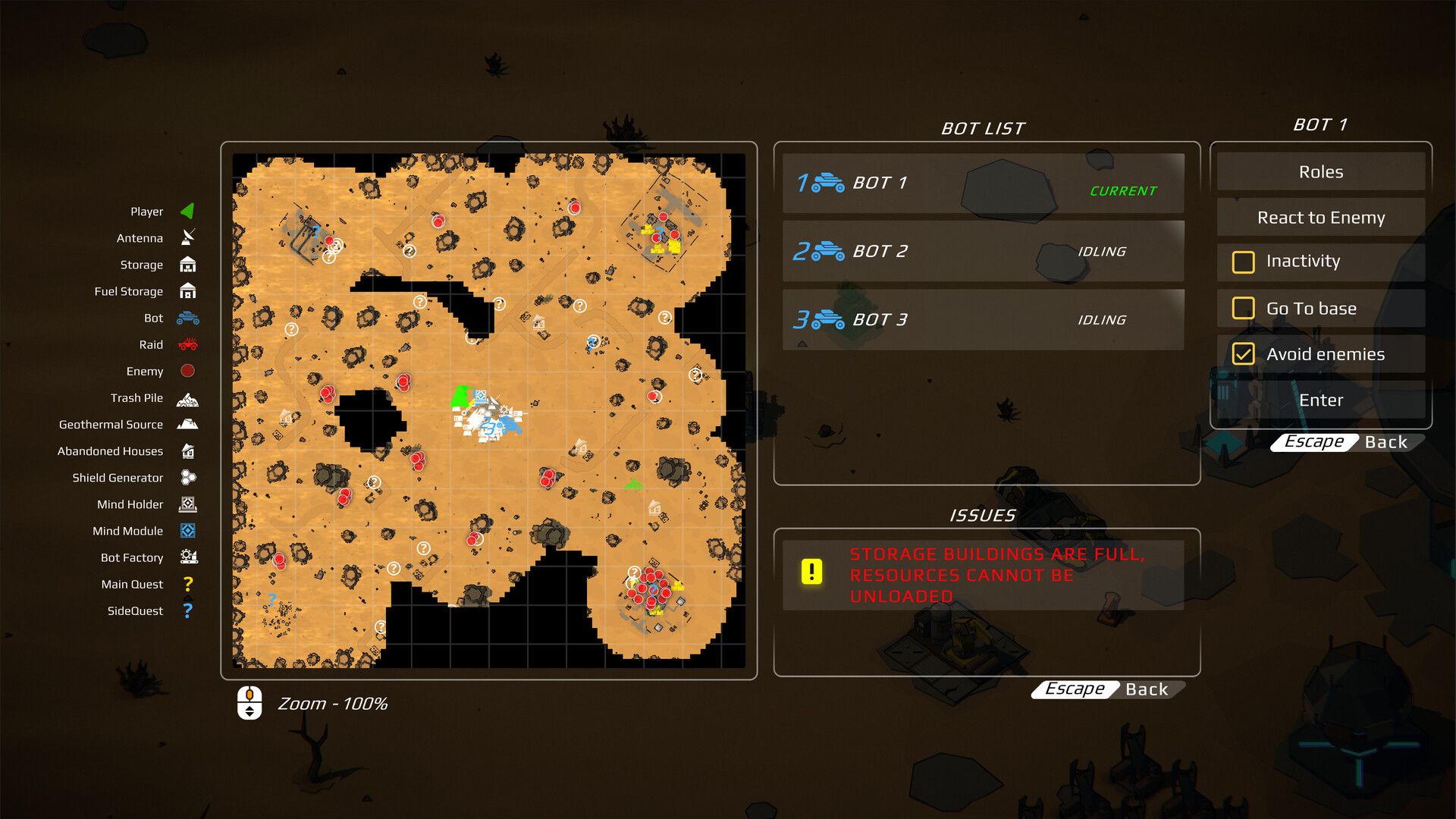
Task: Open the Roles menu for Bot 1
Action: 1320,172
